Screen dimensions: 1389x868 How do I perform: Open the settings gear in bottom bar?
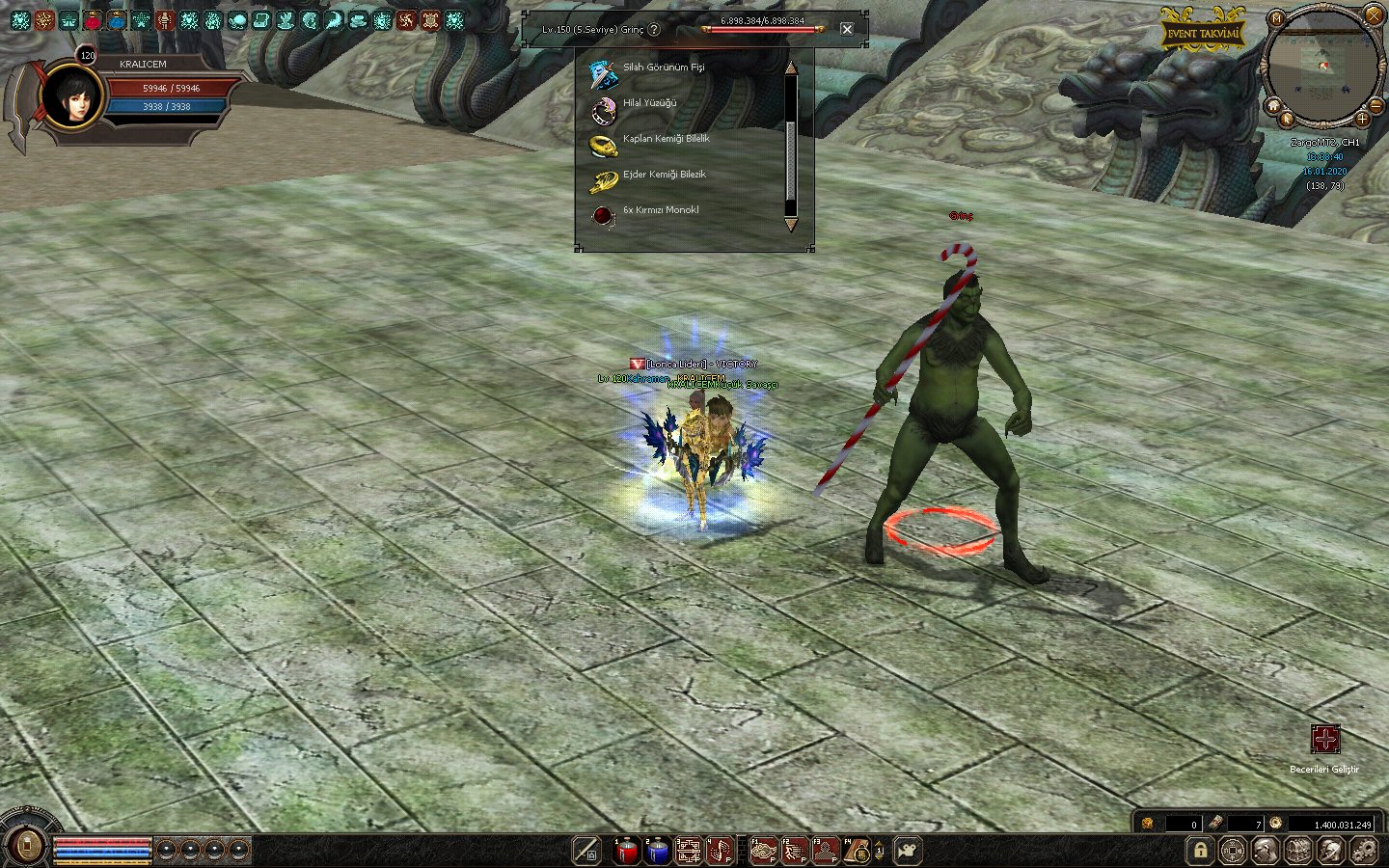(x=1364, y=851)
